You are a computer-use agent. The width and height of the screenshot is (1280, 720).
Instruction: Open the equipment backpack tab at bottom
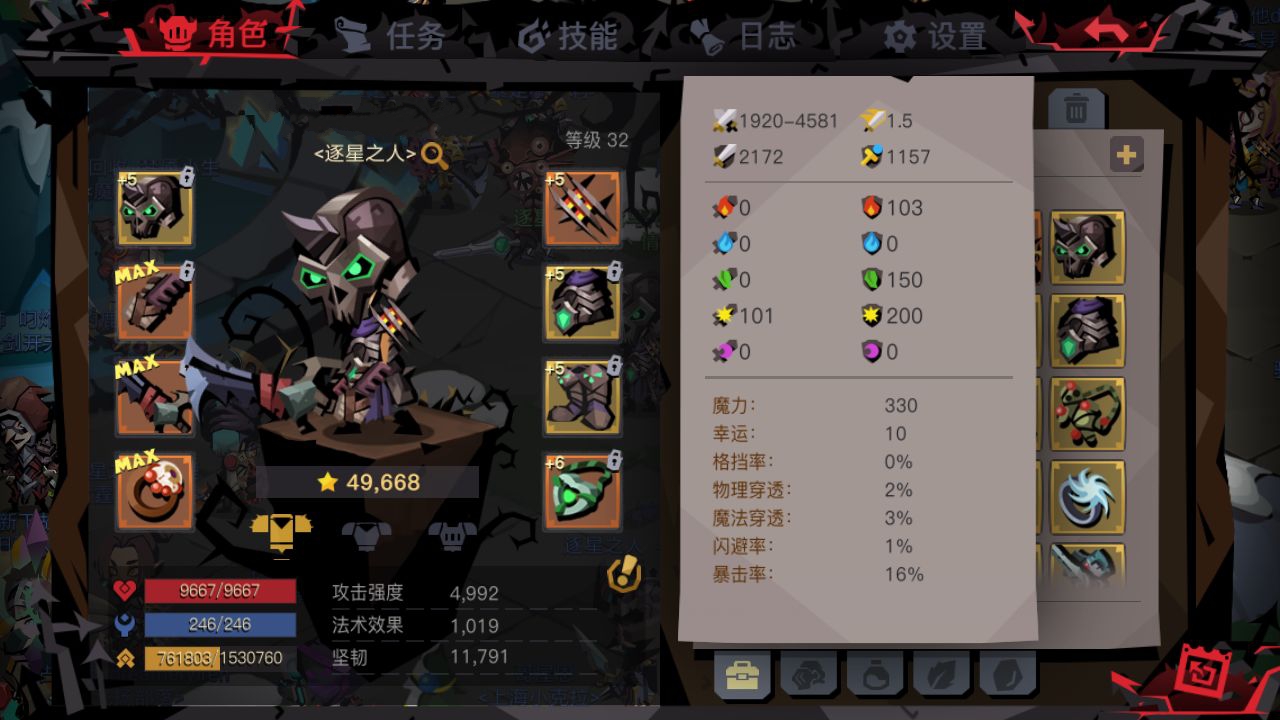coord(743,675)
